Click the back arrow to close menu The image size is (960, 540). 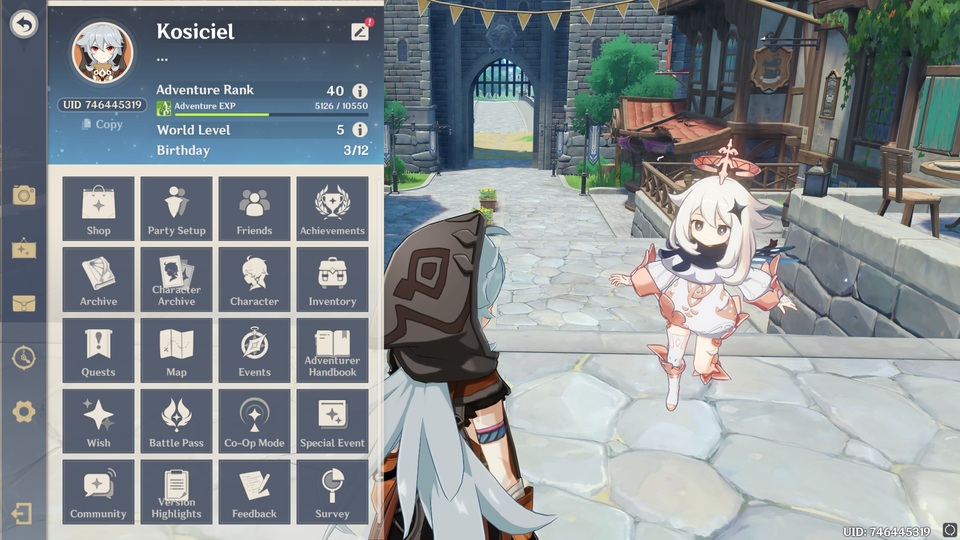[x=23, y=25]
